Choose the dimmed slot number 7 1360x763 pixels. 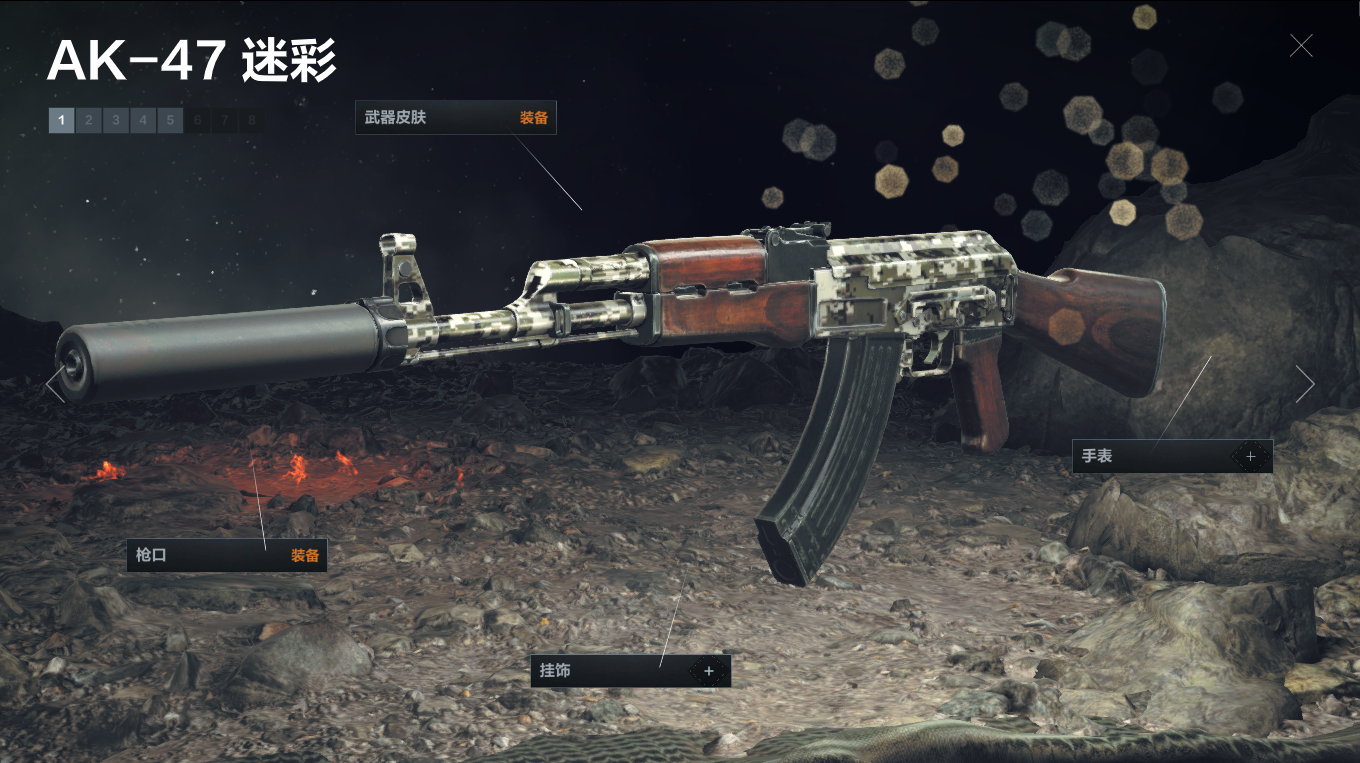pyautogui.click(x=224, y=121)
